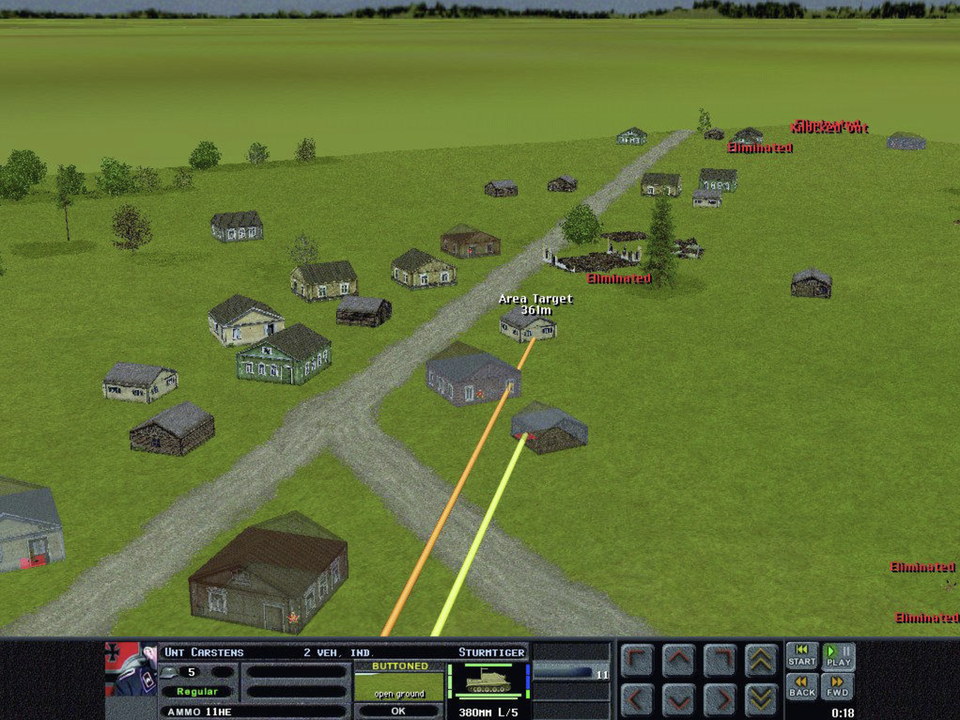The height and width of the screenshot is (720, 960).
Task: Step replay BACK
Action: (x=801, y=686)
